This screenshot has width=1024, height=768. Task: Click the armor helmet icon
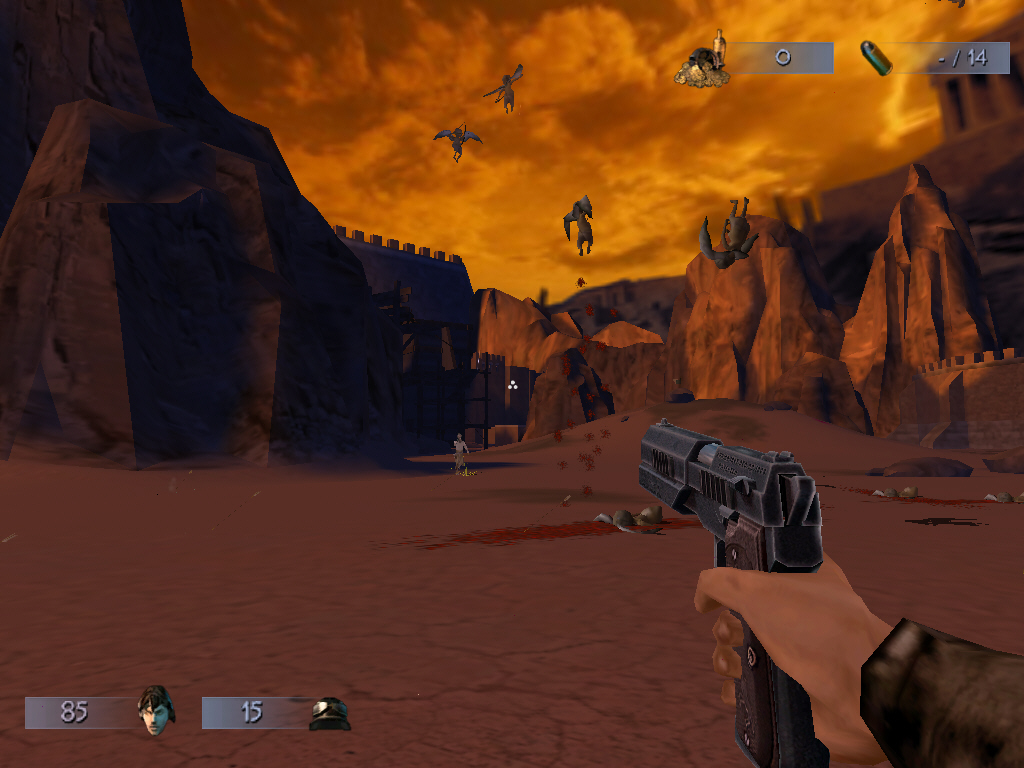coord(329,713)
